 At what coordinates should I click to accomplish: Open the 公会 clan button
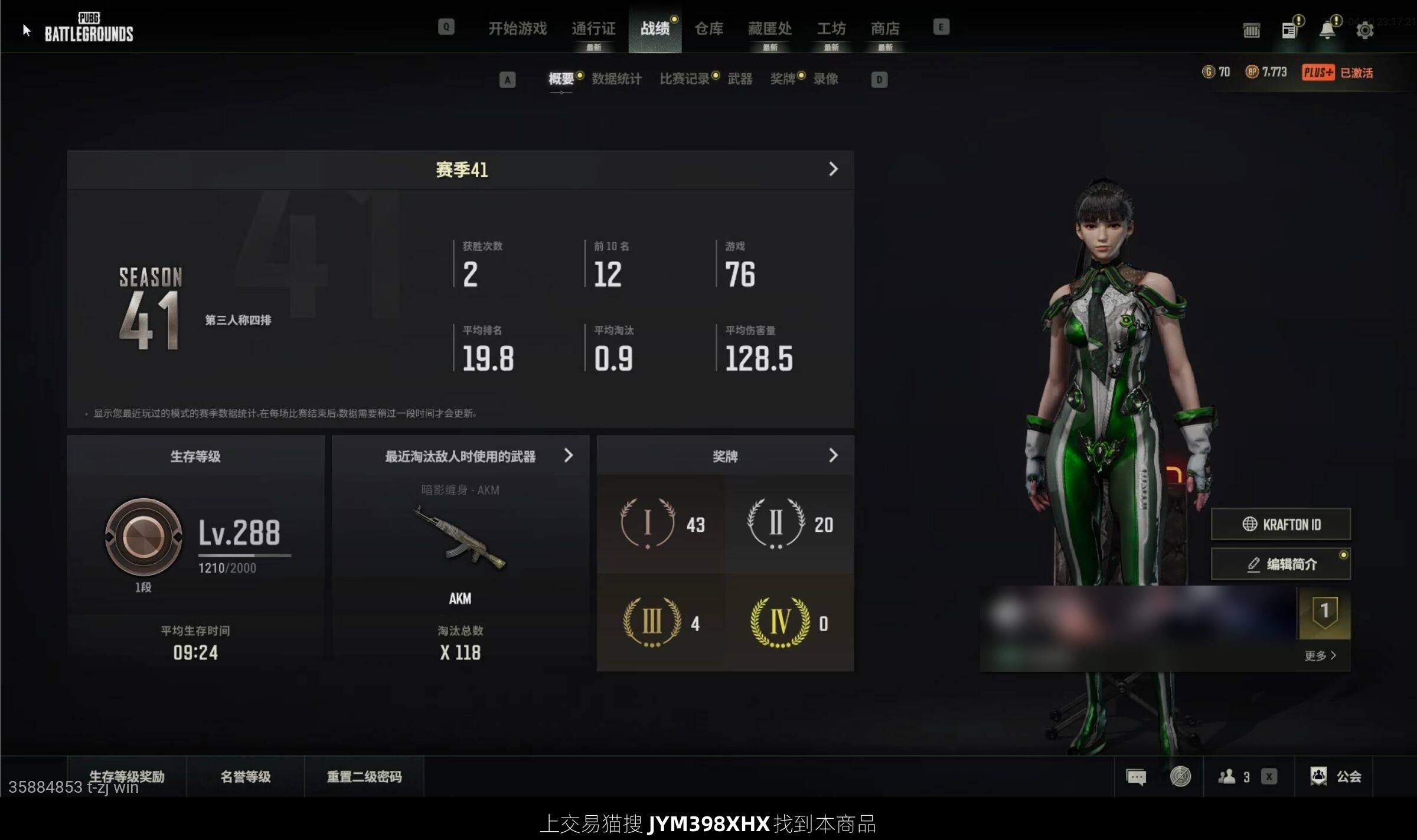click(1336, 776)
